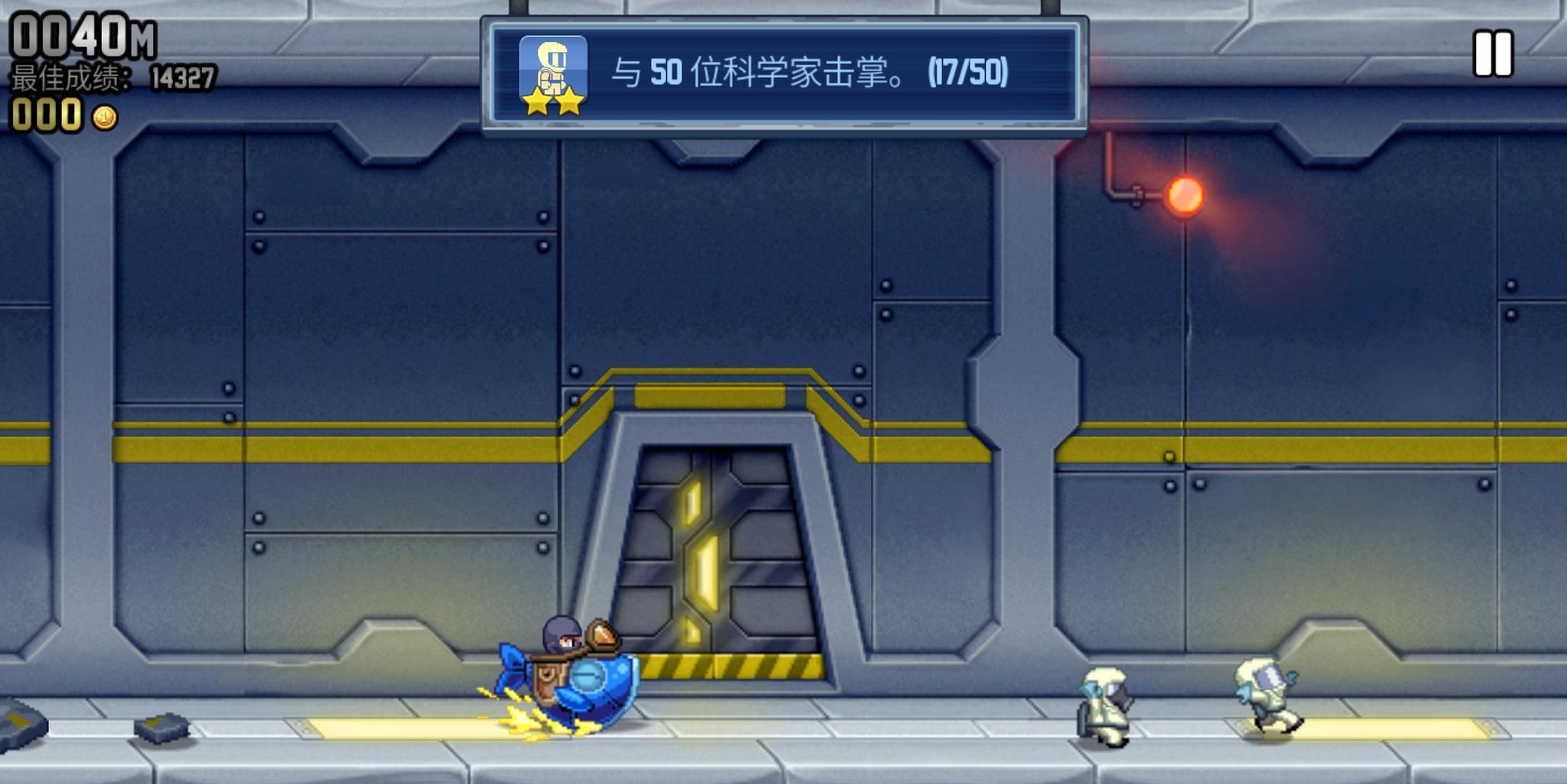Select the coin icon beside the coin counter
This screenshot has width=1567, height=784.
104,116
